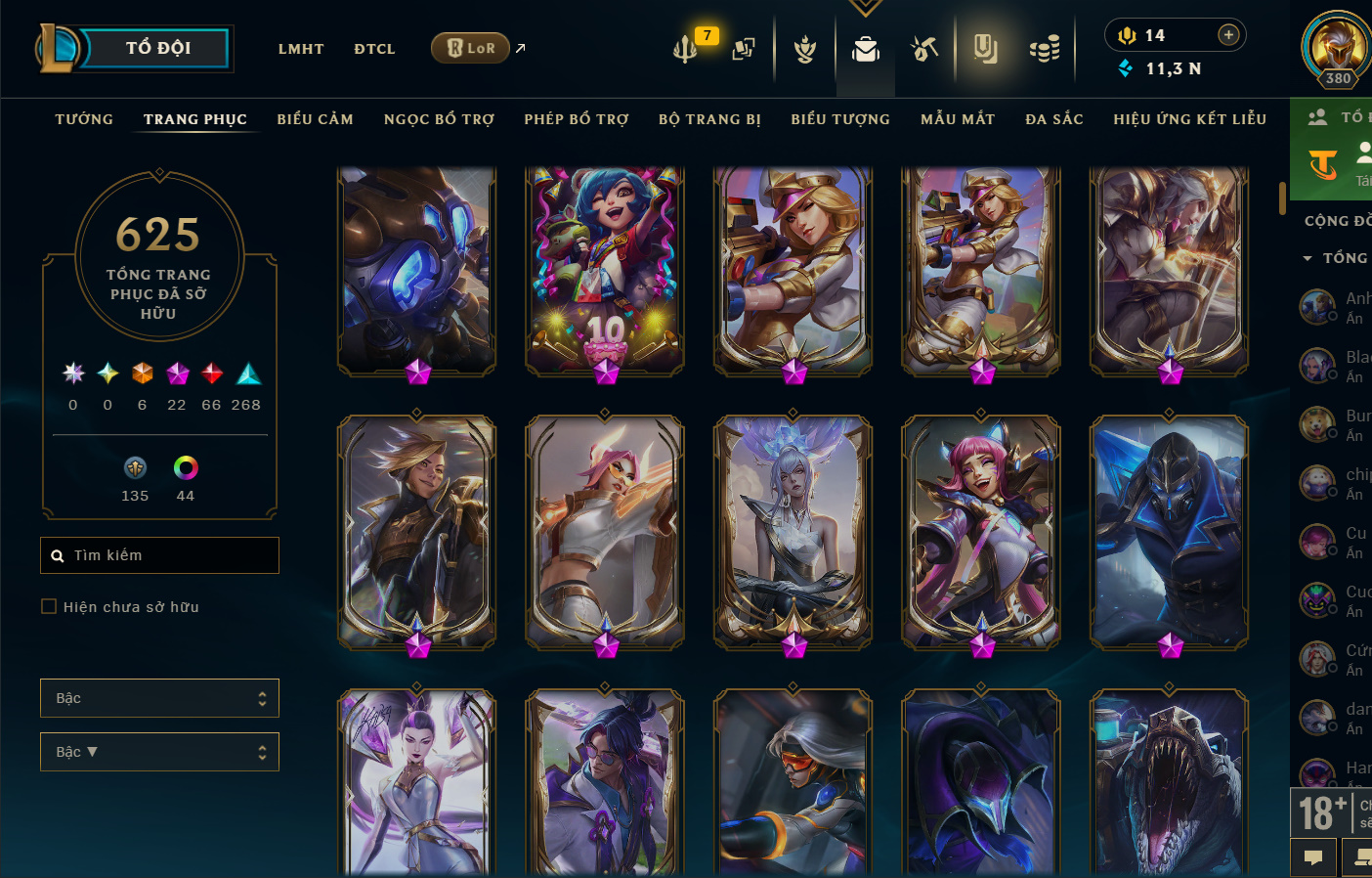Screen dimensions: 1372x878
Task: Tick the Hiện chưa sở hữu checkbox
Action: 49,607
